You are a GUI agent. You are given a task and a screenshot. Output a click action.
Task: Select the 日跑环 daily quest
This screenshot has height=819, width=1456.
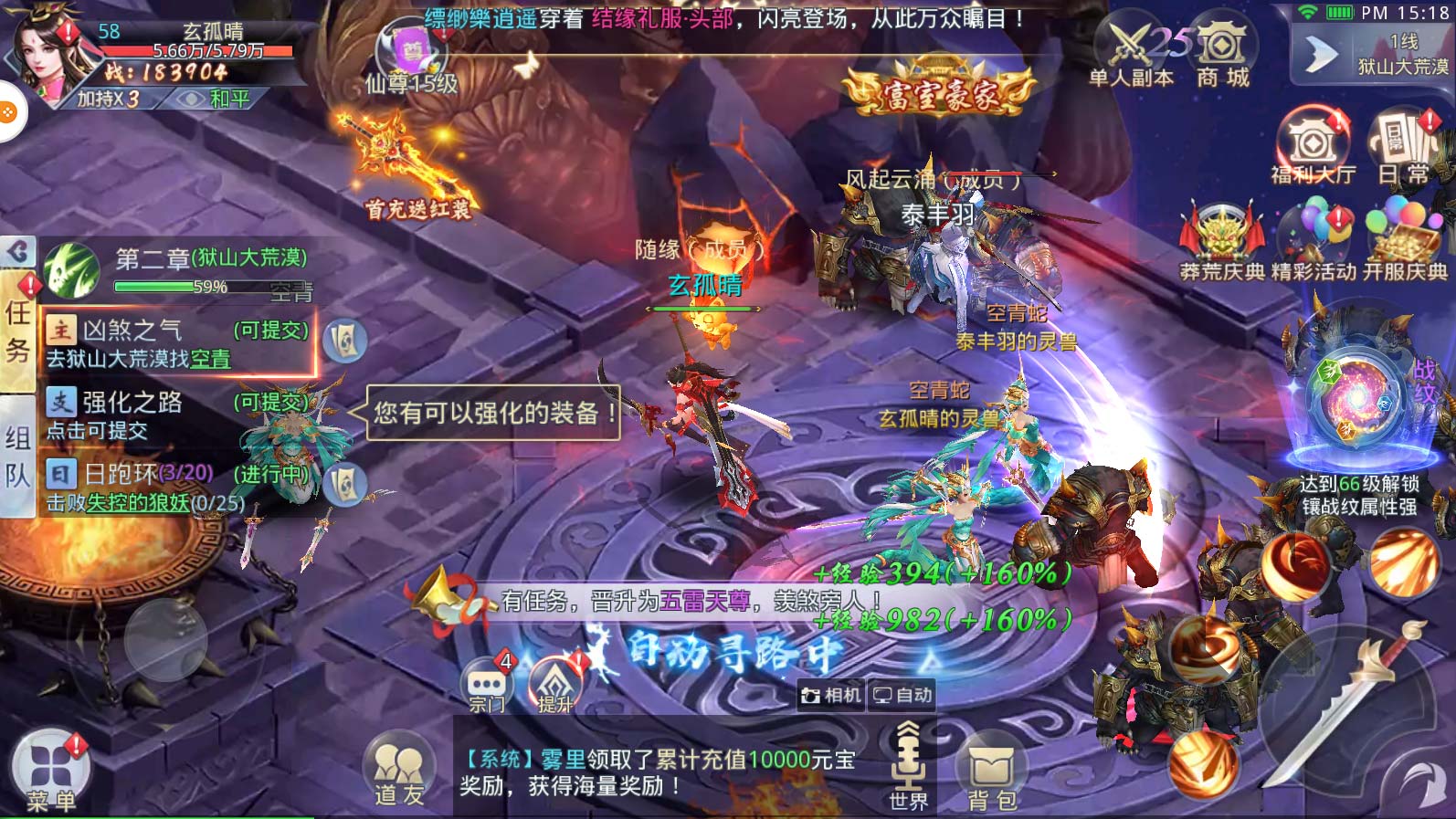coord(178,486)
